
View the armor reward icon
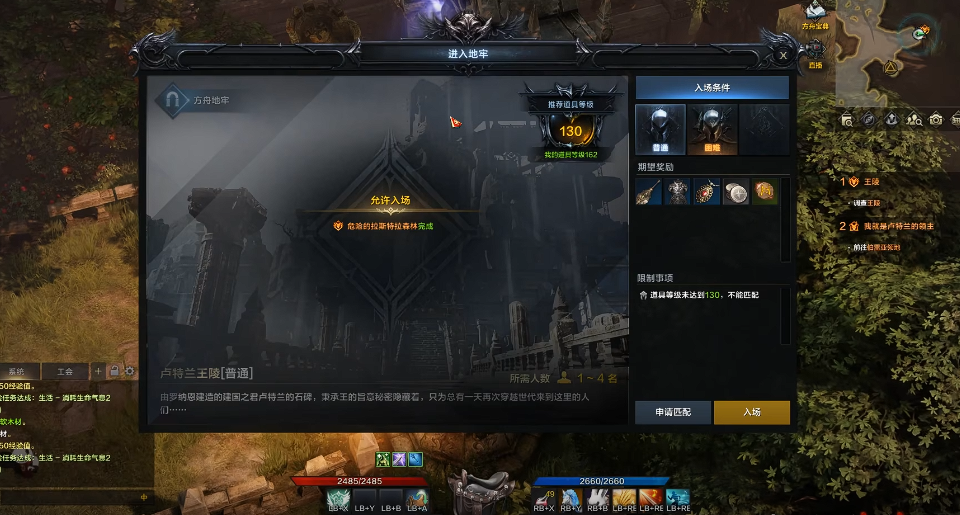[x=679, y=192]
